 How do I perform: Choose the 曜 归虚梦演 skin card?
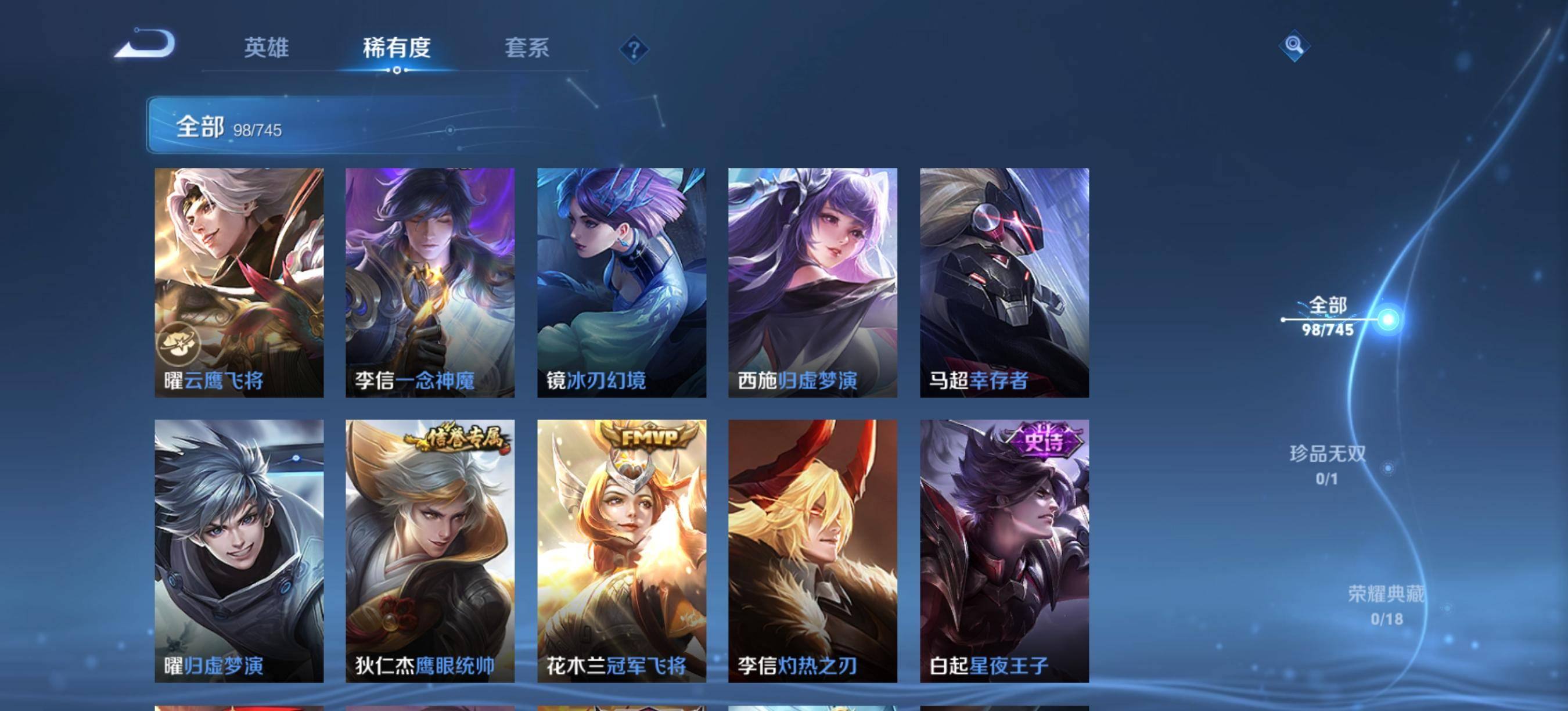(239, 550)
